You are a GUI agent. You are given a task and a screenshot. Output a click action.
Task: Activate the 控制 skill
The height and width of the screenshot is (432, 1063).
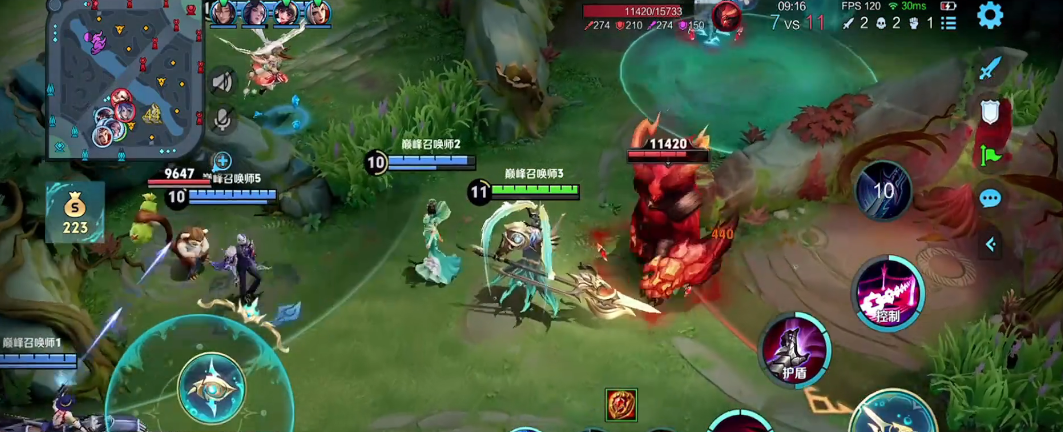888,293
